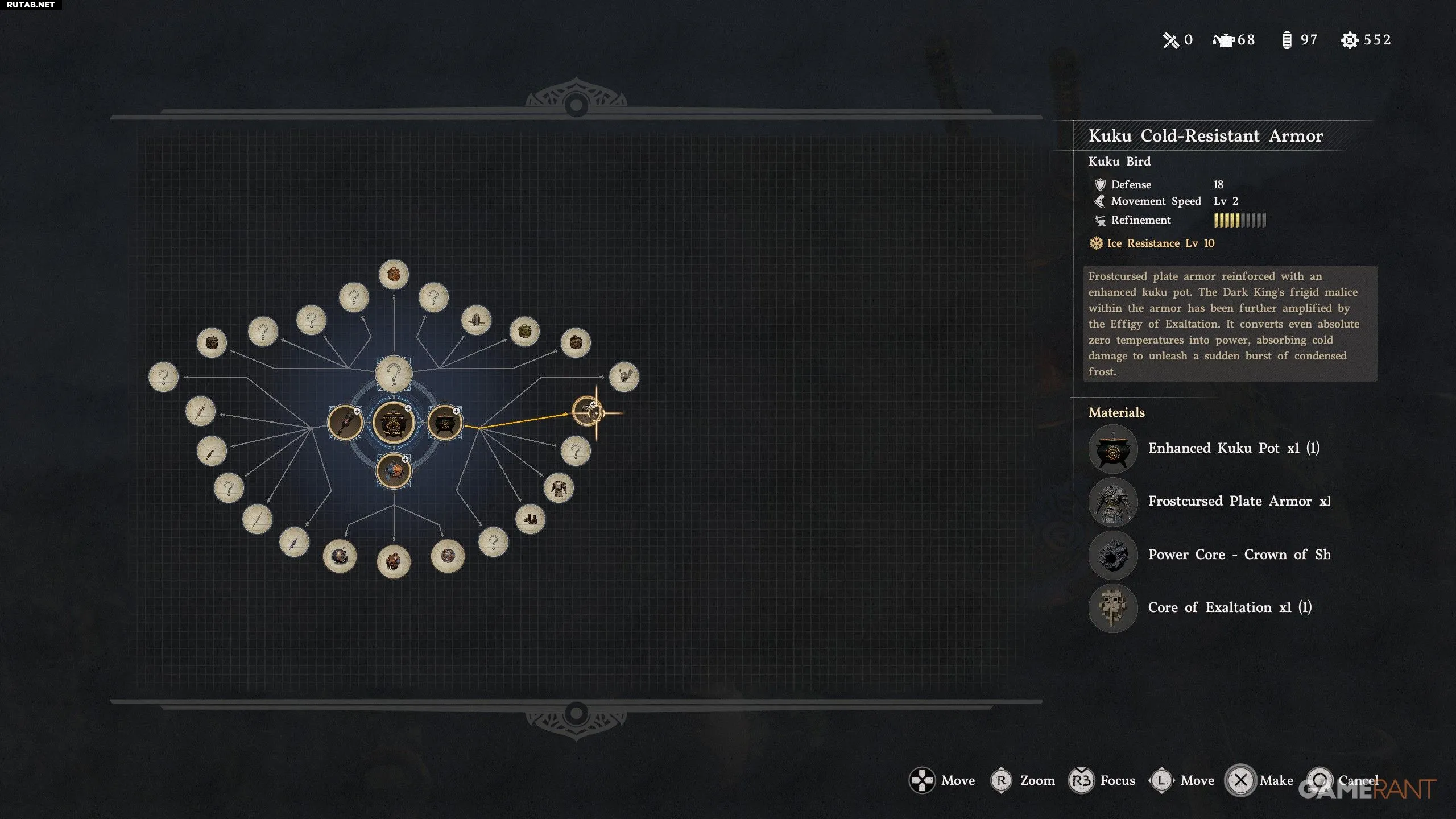
Task: Select the topmost orange-brown pot node
Action: click(x=394, y=275)
